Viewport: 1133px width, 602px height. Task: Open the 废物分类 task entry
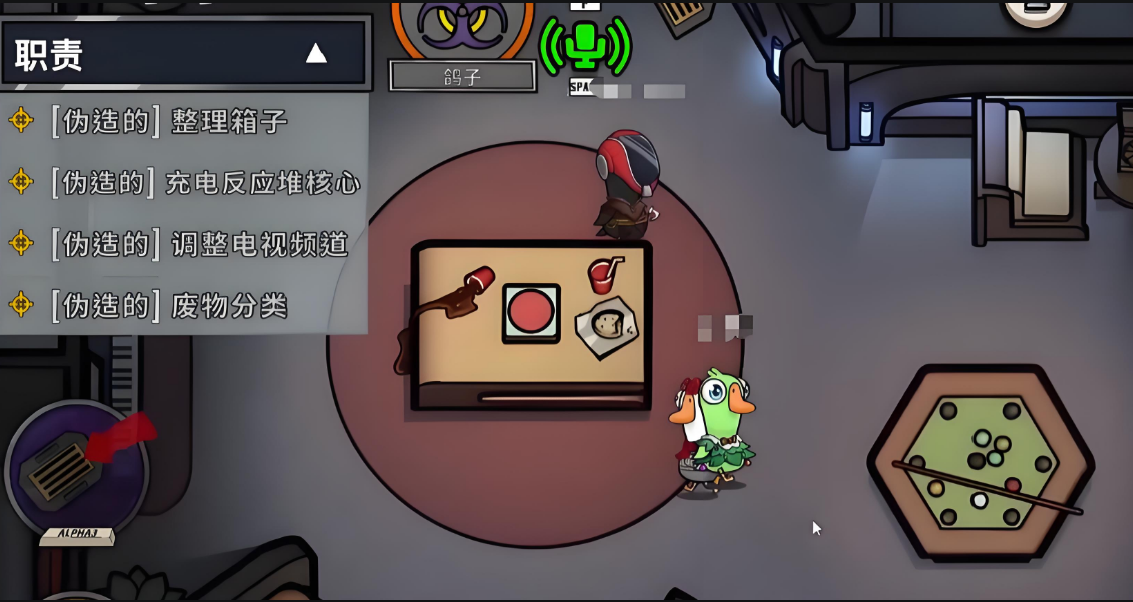pos(170,306)
